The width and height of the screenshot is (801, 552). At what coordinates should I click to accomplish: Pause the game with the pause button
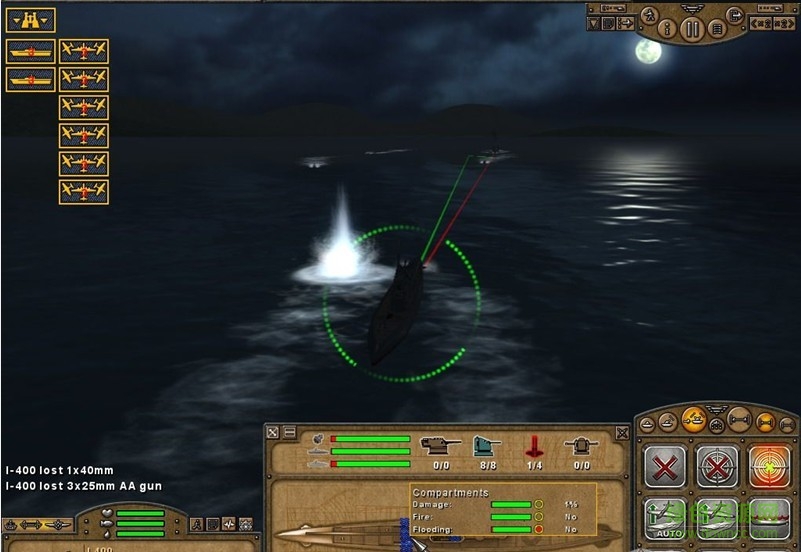pos(691,29)
